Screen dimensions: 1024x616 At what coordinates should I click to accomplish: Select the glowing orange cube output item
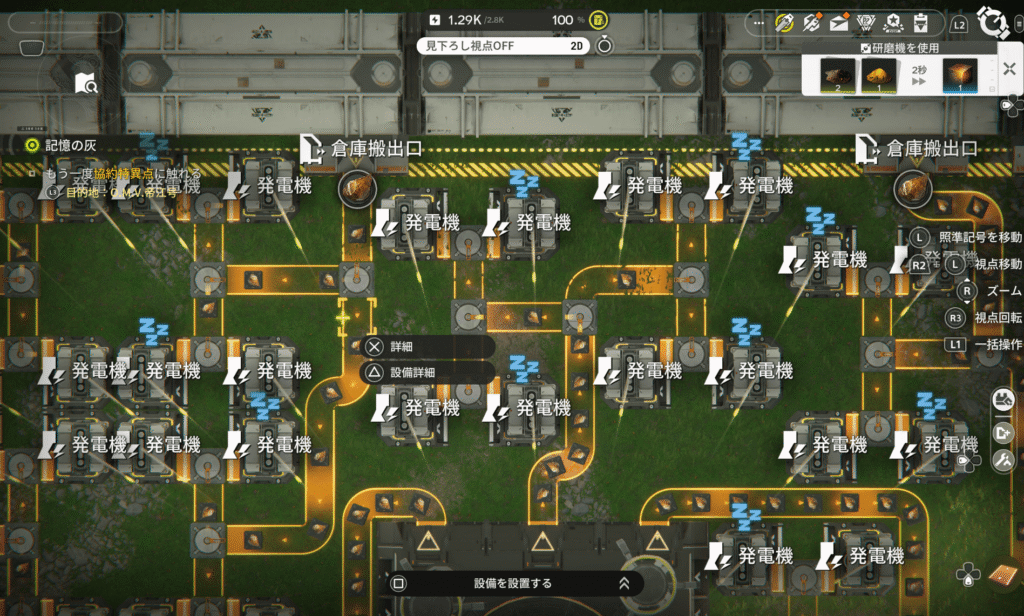click(x=960, y=76)
